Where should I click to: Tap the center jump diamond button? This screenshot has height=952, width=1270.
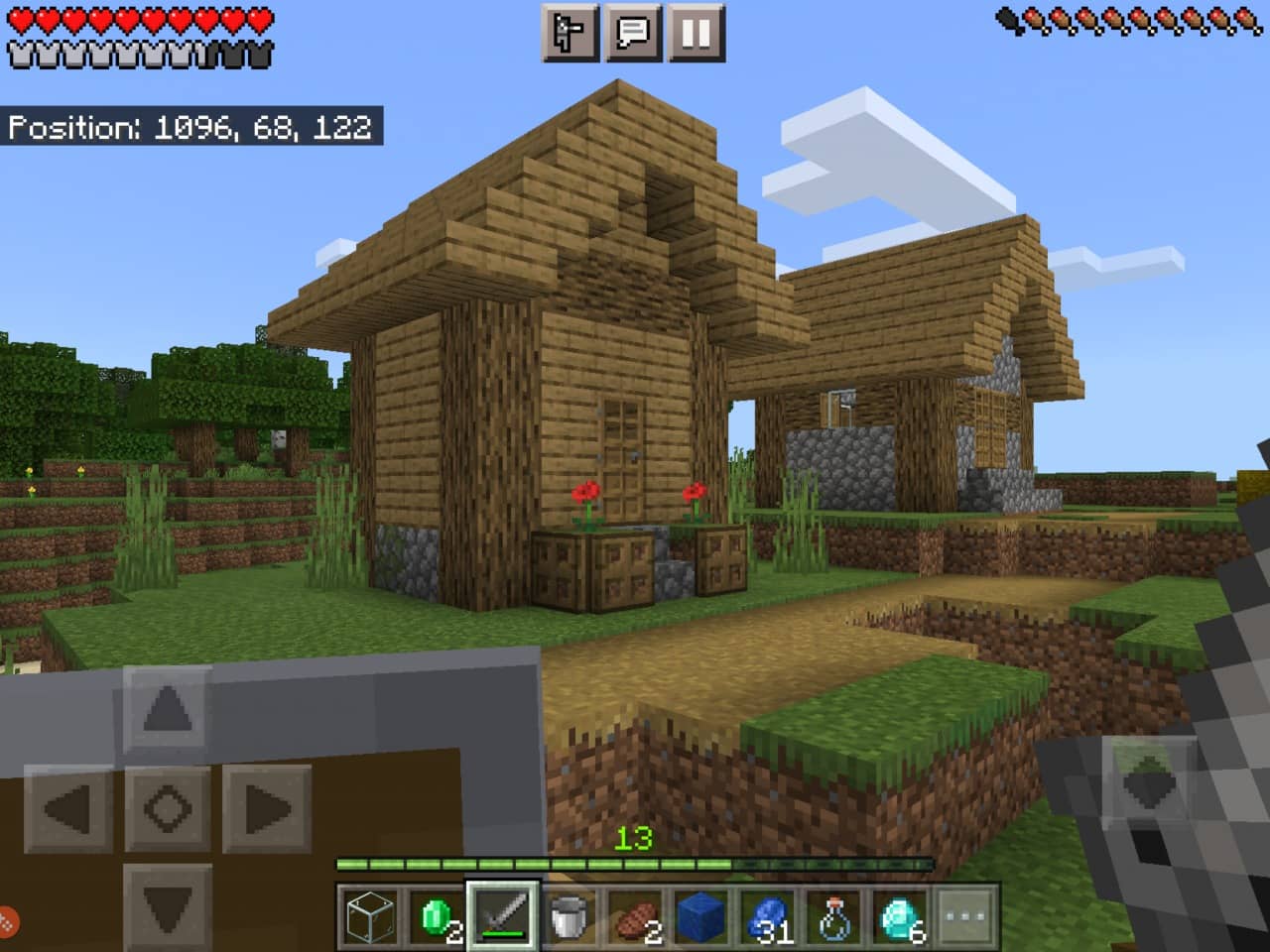(167, 808)
